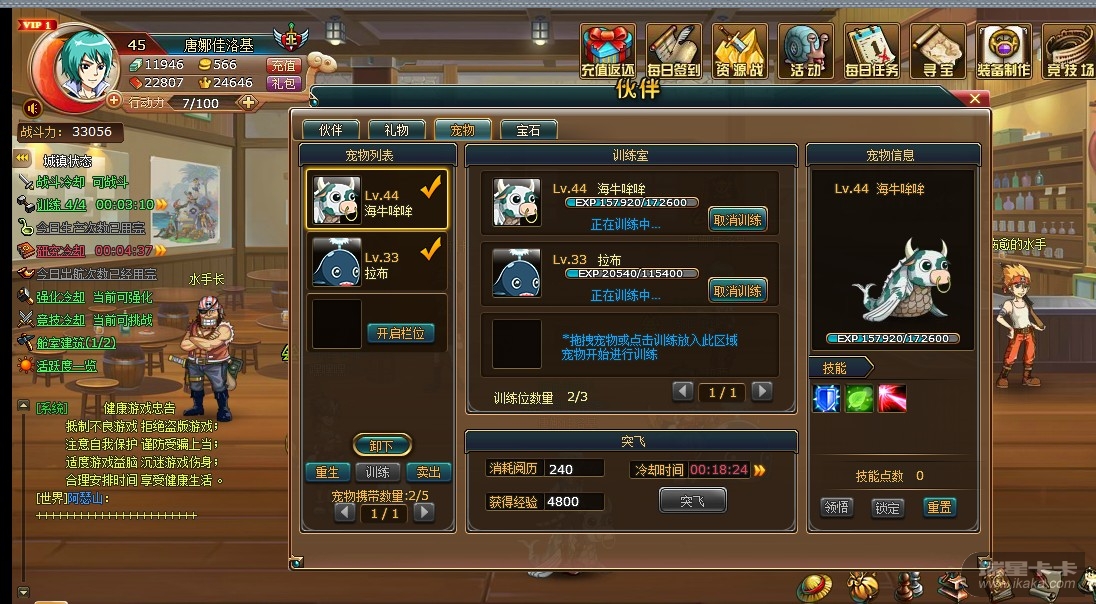The image size is (1096, 604).
Task: Open the 礼物 gifts tab
Action: [x=396, y=130]
